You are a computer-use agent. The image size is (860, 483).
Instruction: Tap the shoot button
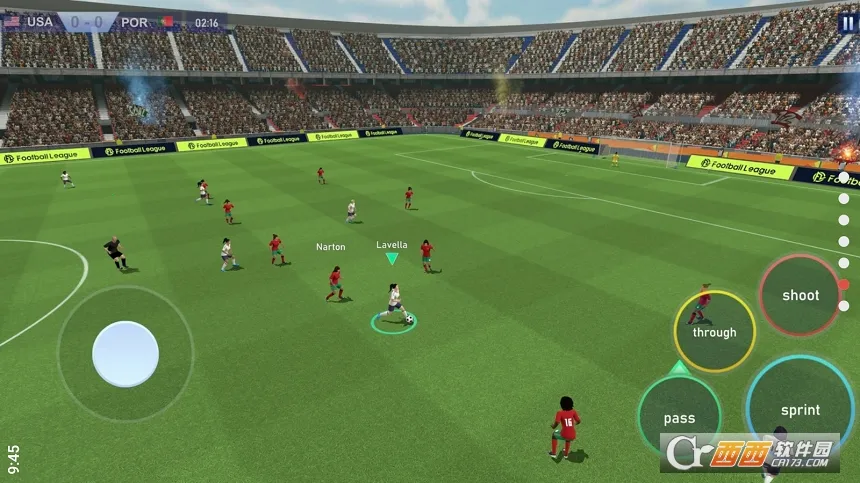(800, 295)
